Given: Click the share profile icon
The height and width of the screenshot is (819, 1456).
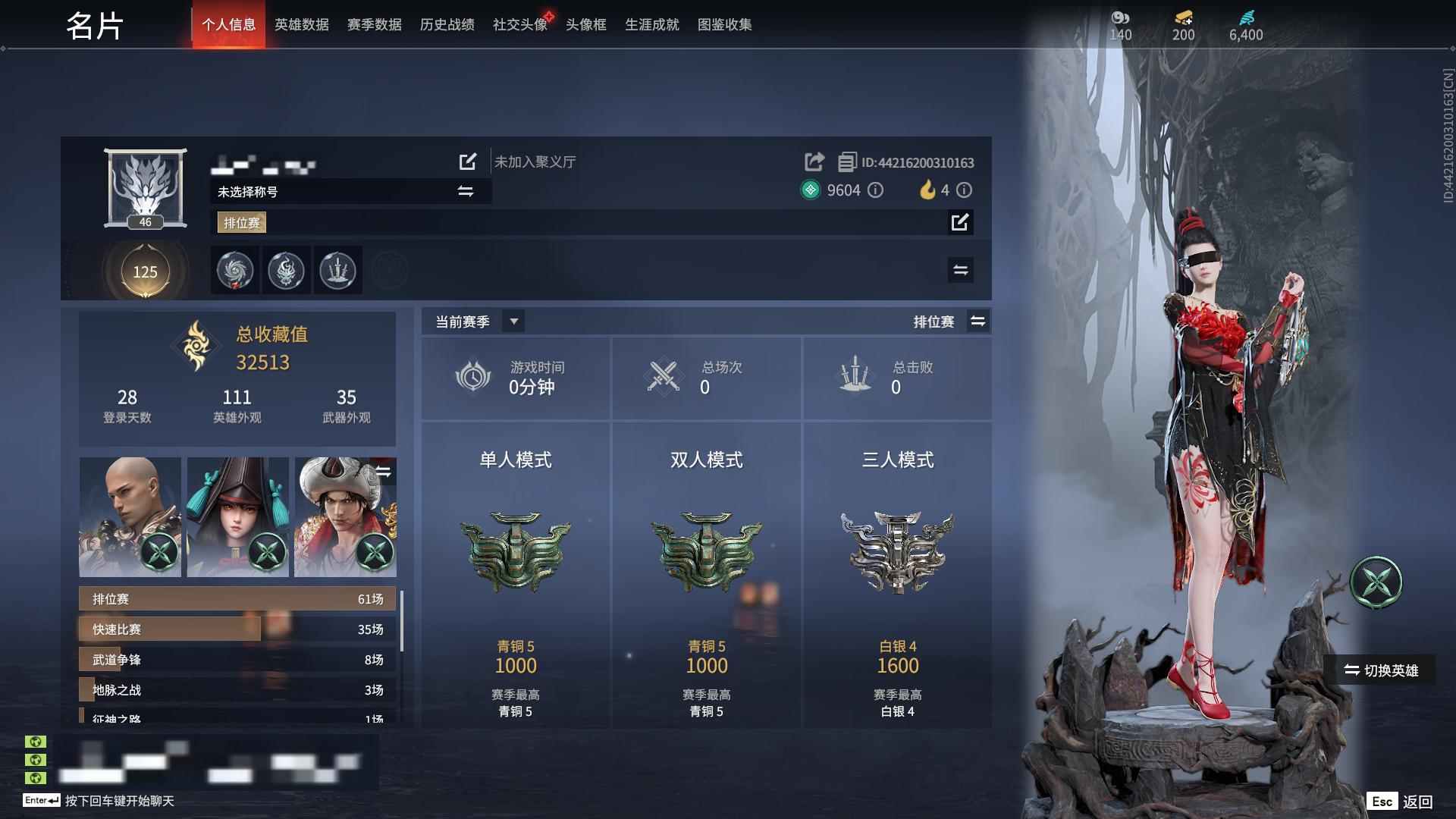Looking at the screenshot, I should click(x=814, y=162).
